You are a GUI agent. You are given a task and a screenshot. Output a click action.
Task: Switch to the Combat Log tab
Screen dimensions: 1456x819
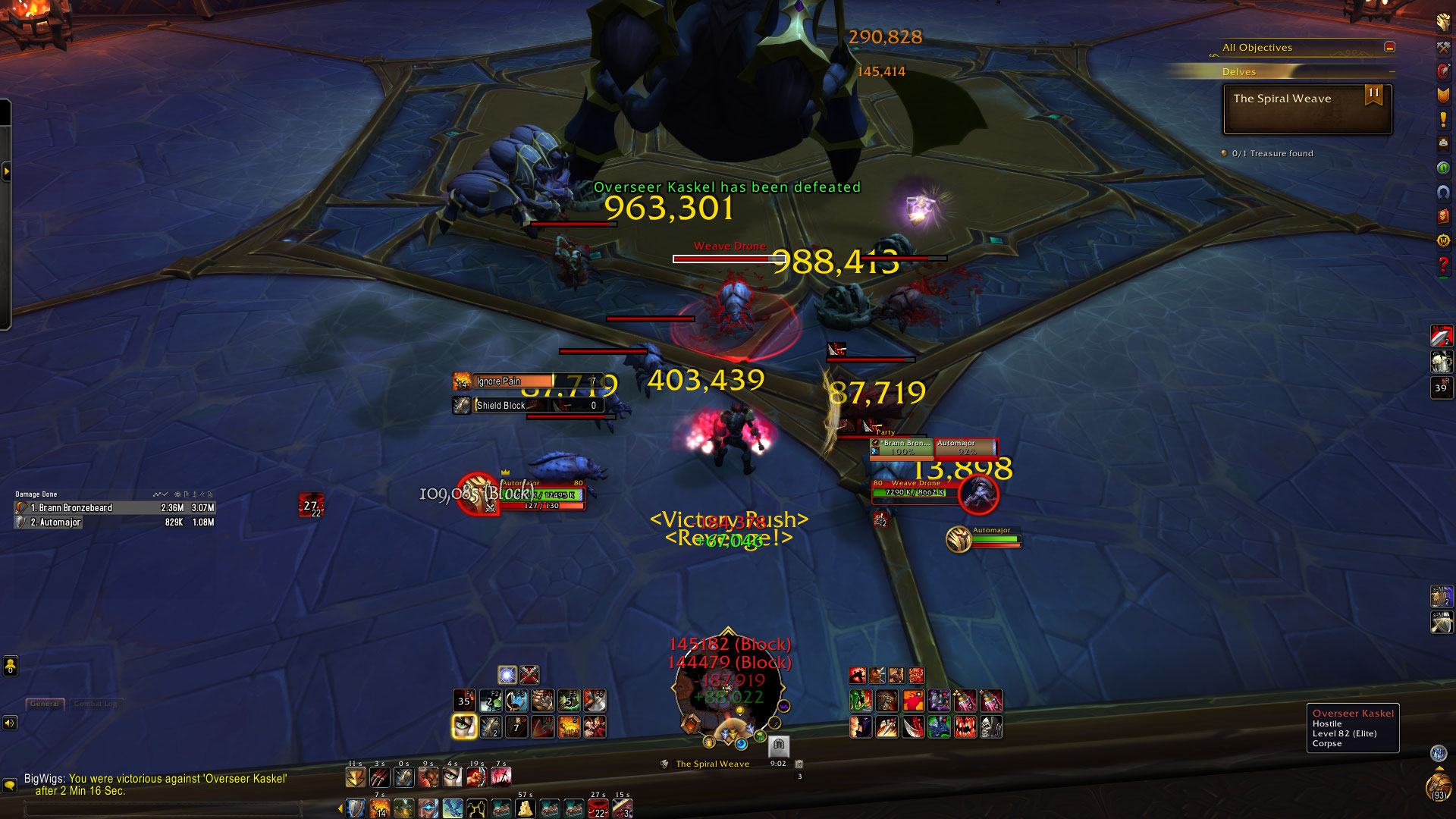96,704
